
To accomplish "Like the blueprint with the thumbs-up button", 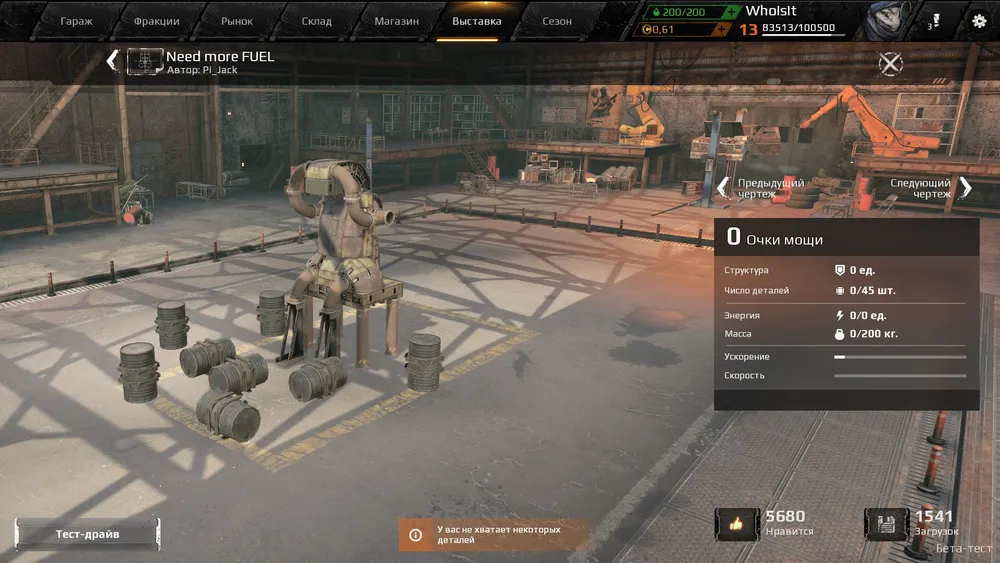I will 737,523.
